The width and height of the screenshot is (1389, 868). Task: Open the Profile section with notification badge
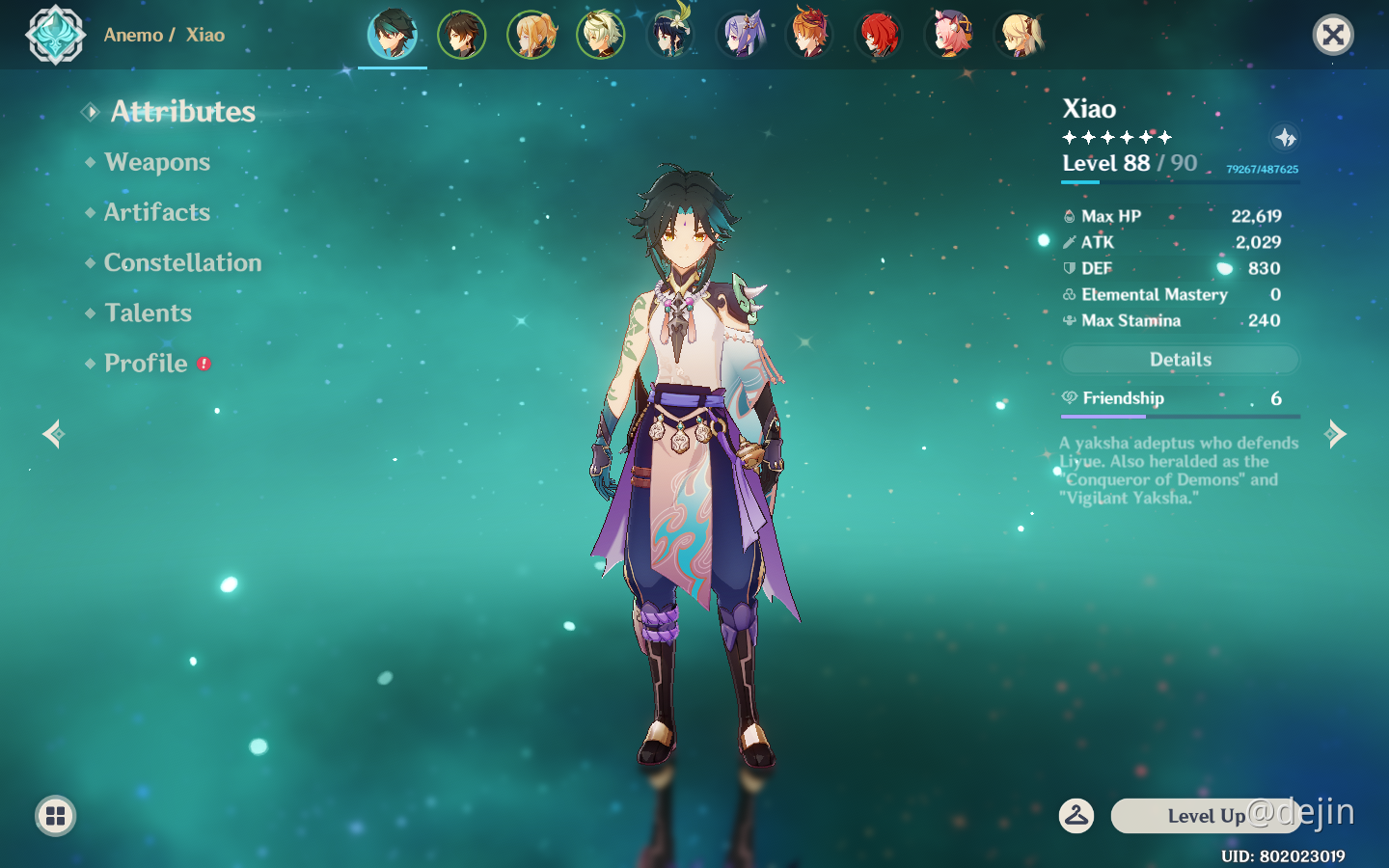coord(146,364)
